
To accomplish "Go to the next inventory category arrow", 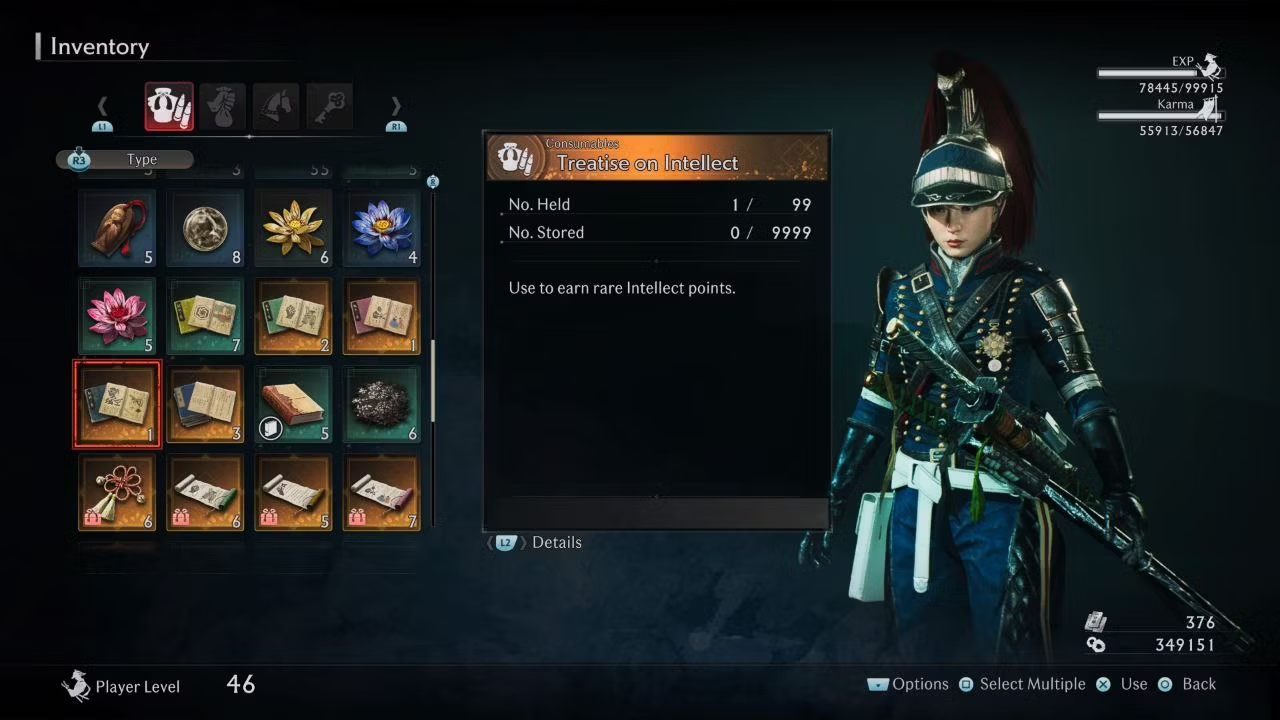I will click(x=396, y=107).
